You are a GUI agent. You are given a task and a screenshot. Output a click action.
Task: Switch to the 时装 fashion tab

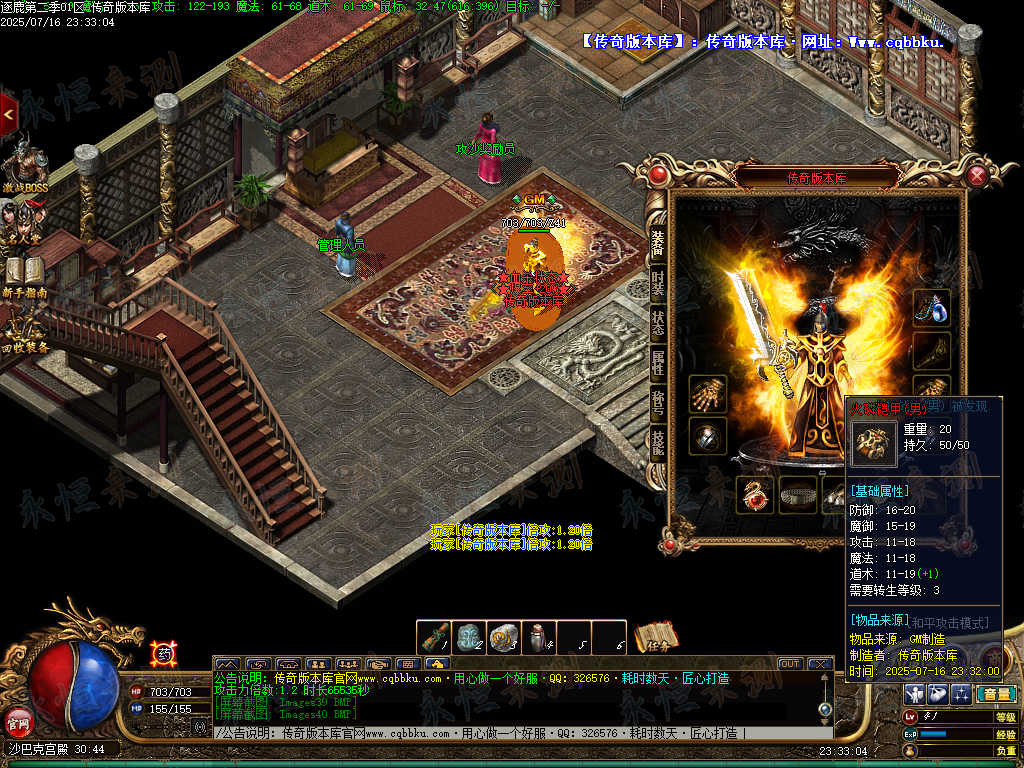(658, 282)
